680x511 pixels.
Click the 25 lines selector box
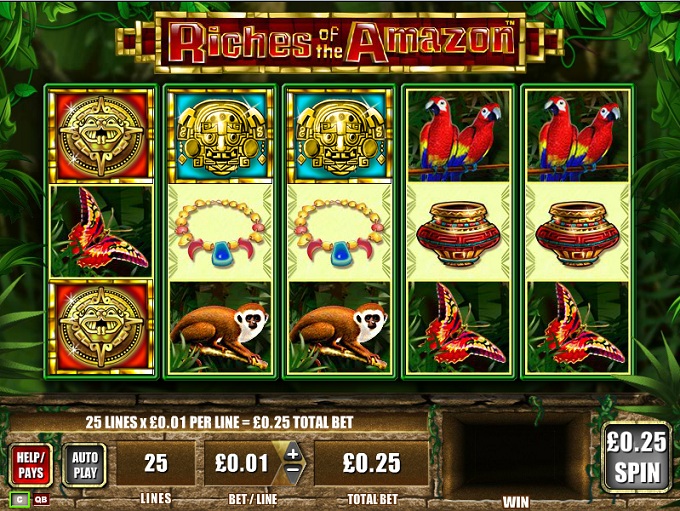coord(155,464)
